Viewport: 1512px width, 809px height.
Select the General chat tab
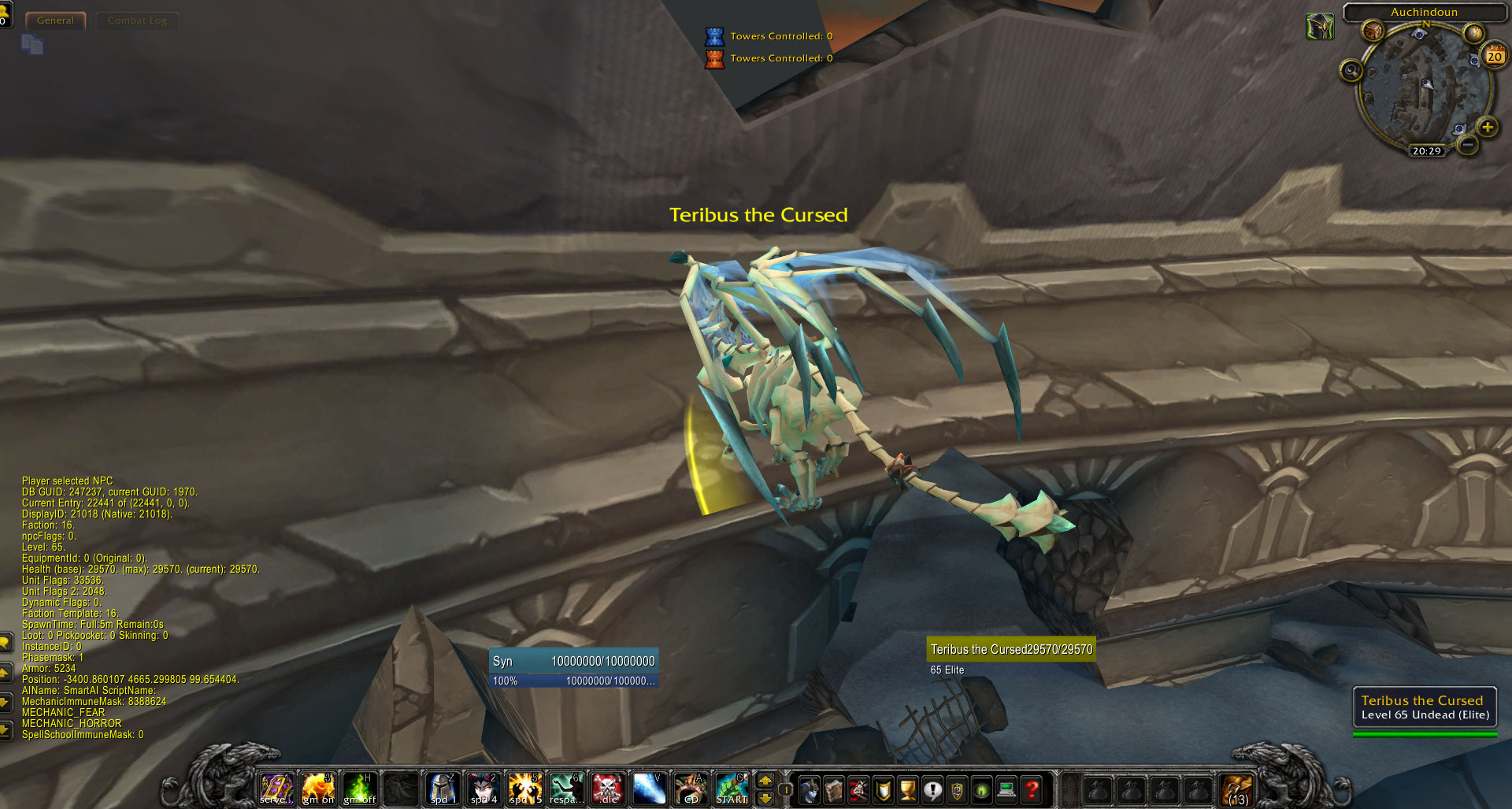pos(55,20)
